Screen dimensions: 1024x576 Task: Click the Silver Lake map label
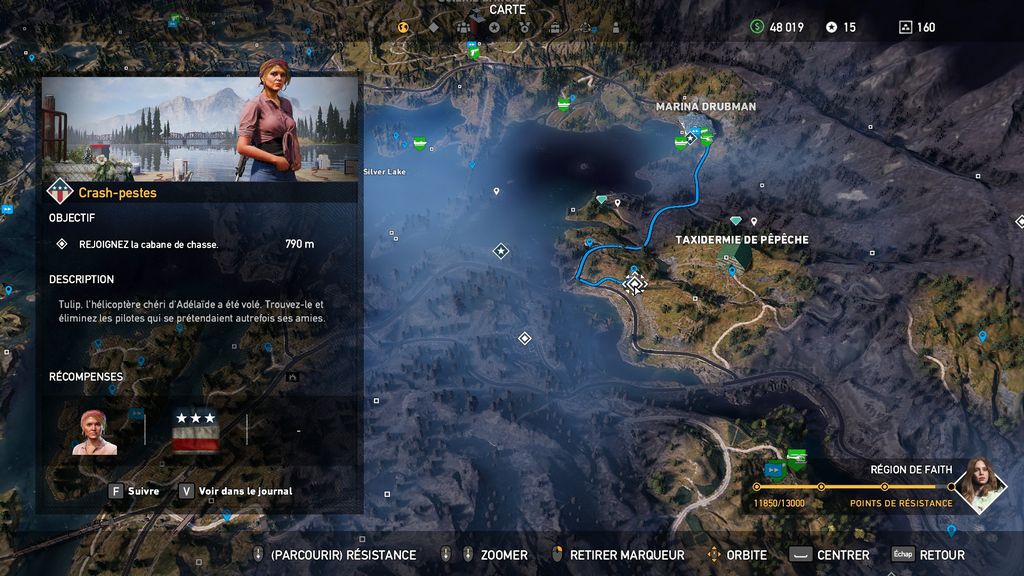click(384, 172)
